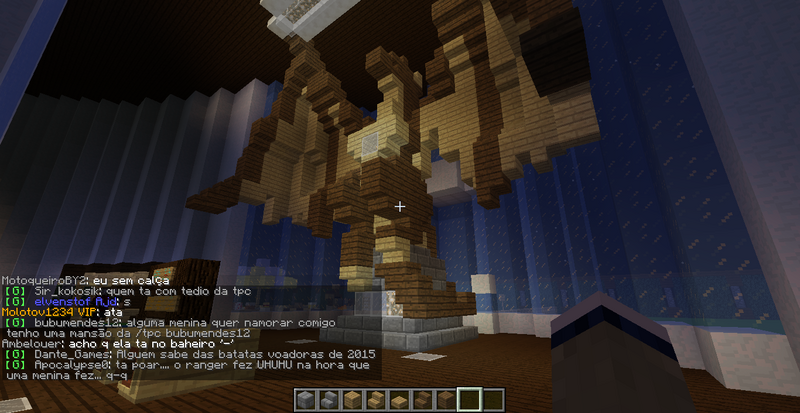Screen dimensions: 800x413
Task: Select the stone brick stairs slot
Action: click(328, 401)
